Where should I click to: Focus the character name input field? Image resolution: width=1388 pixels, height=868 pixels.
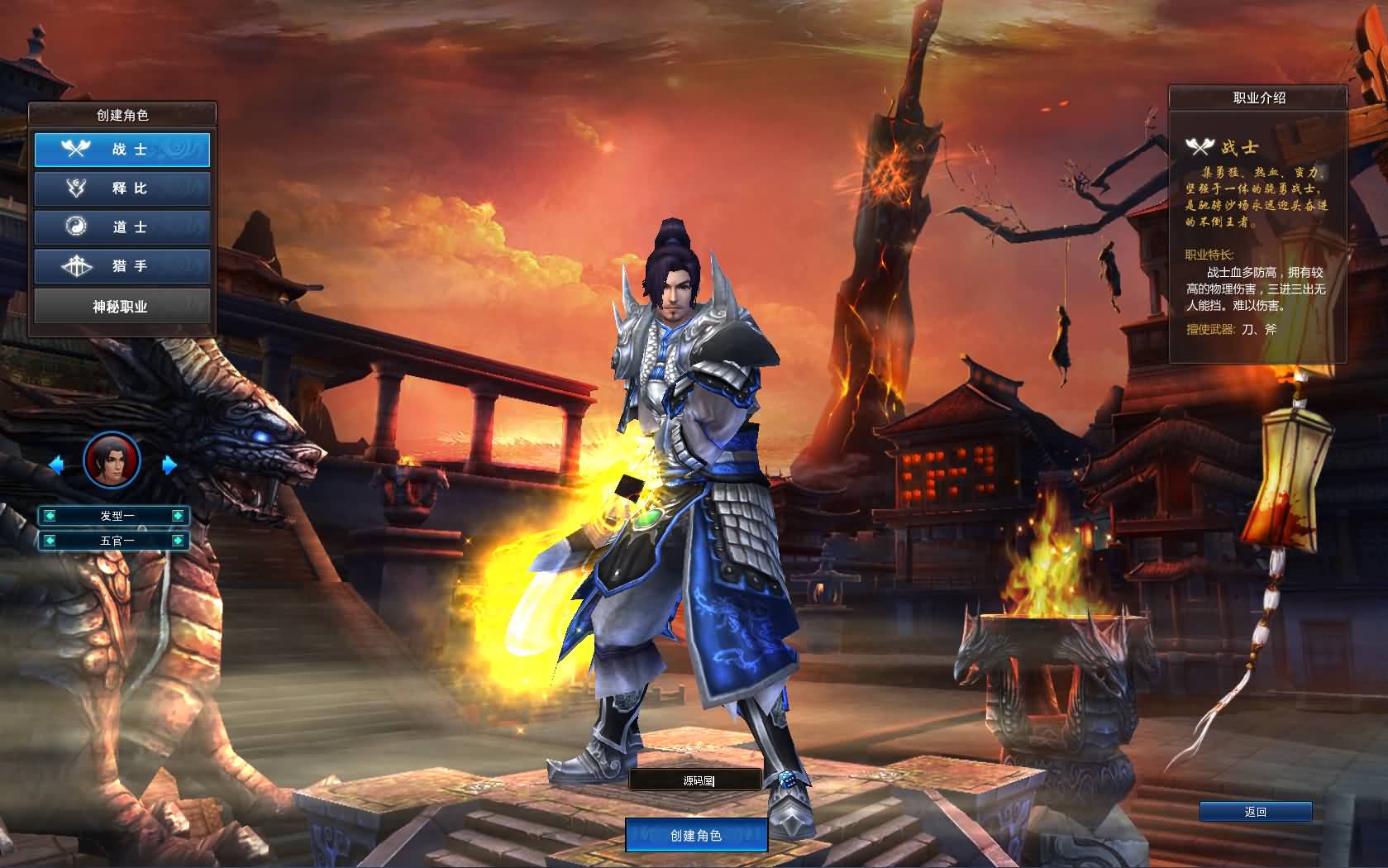coord(694,780)
